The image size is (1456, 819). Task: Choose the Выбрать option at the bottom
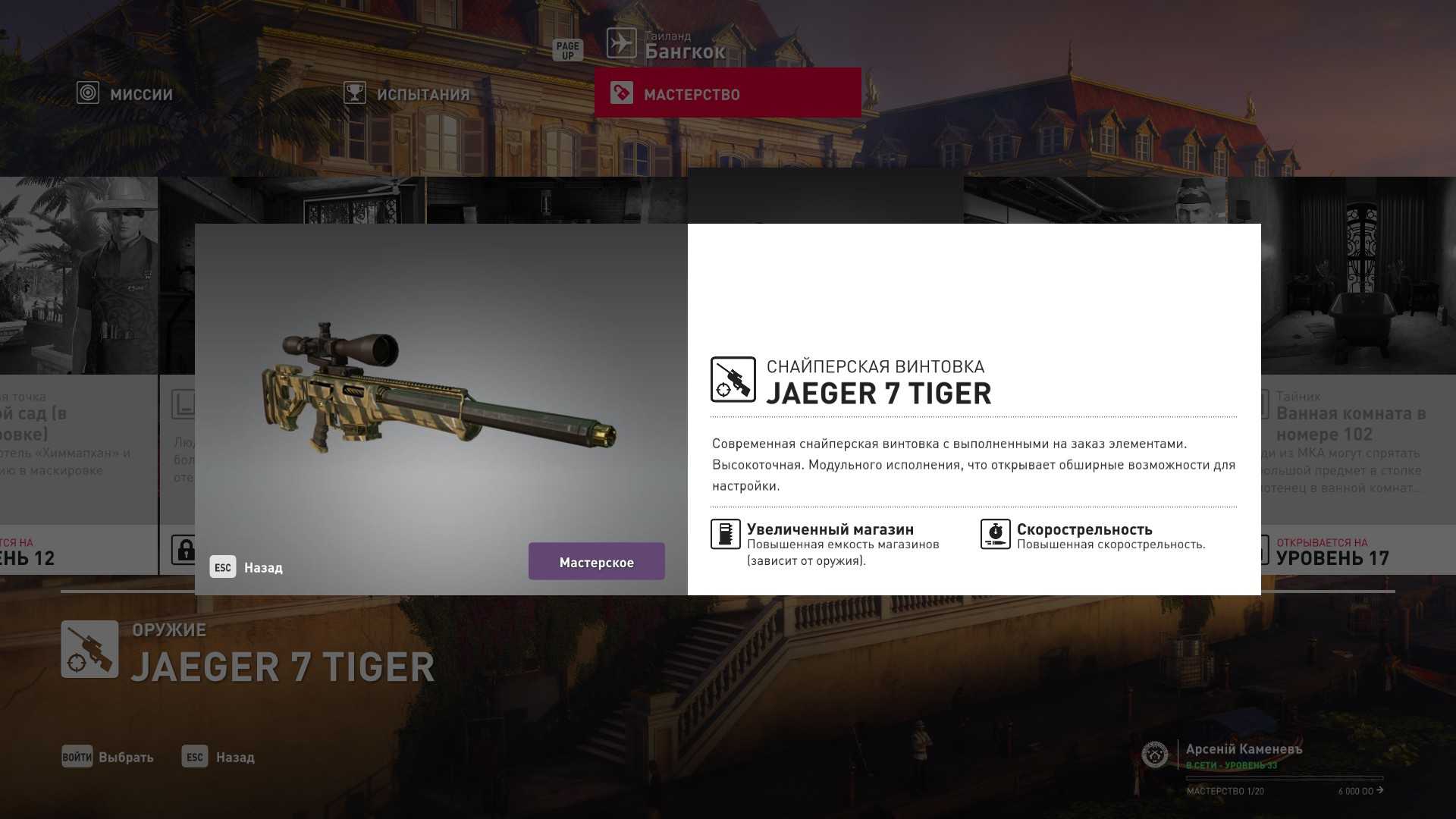[x=108, y=757]
